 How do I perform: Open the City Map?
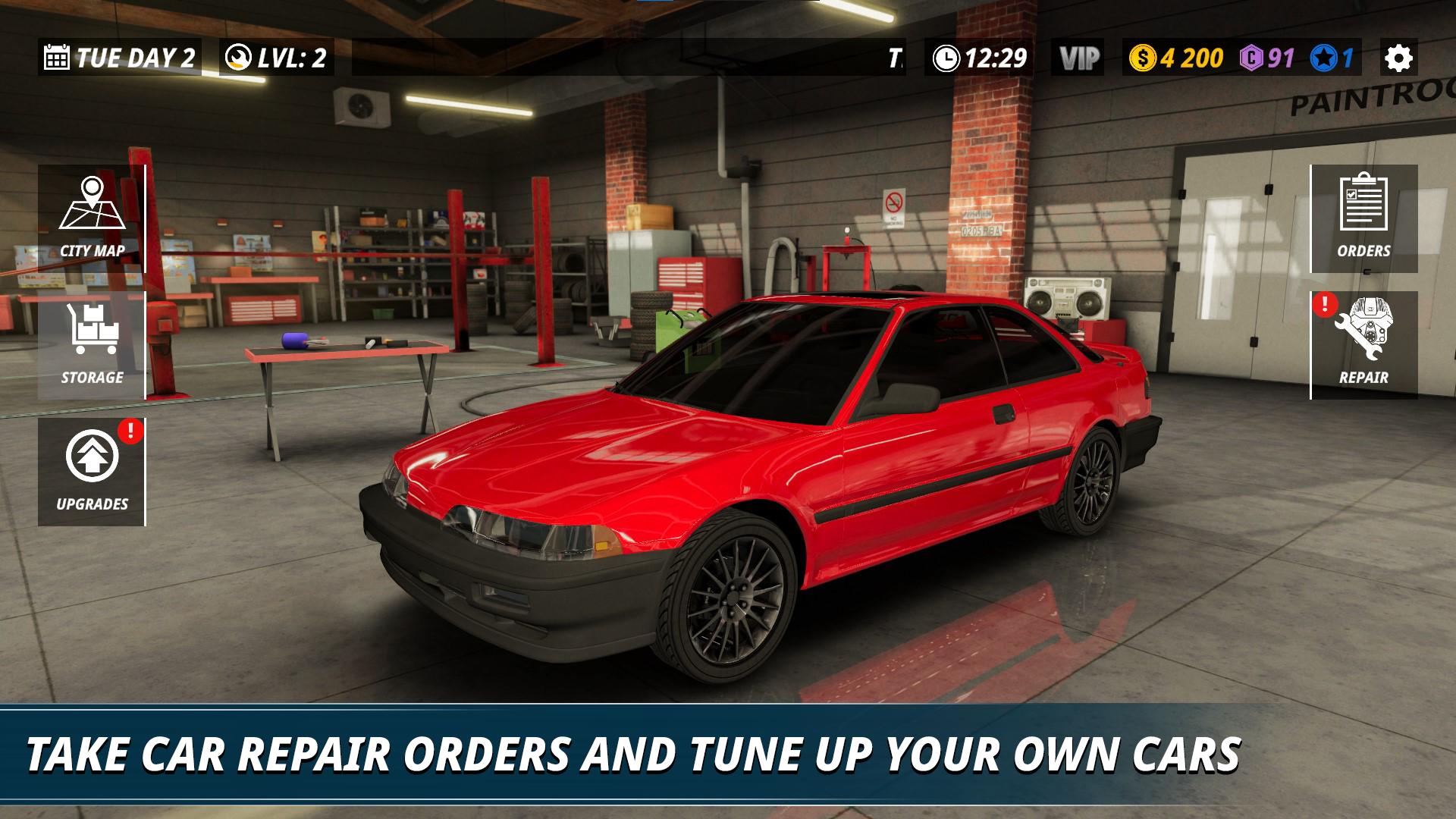(x=91, y=212)
